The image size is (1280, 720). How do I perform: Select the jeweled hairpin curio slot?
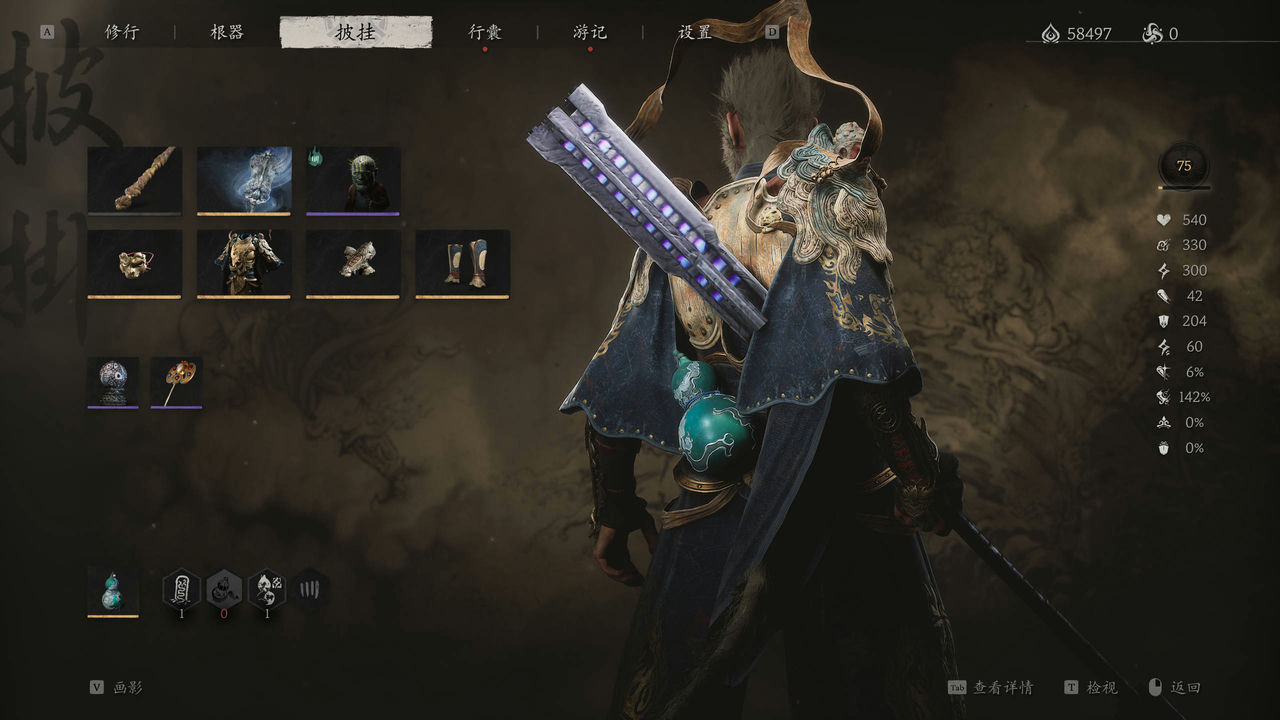(x=176, y=382)
